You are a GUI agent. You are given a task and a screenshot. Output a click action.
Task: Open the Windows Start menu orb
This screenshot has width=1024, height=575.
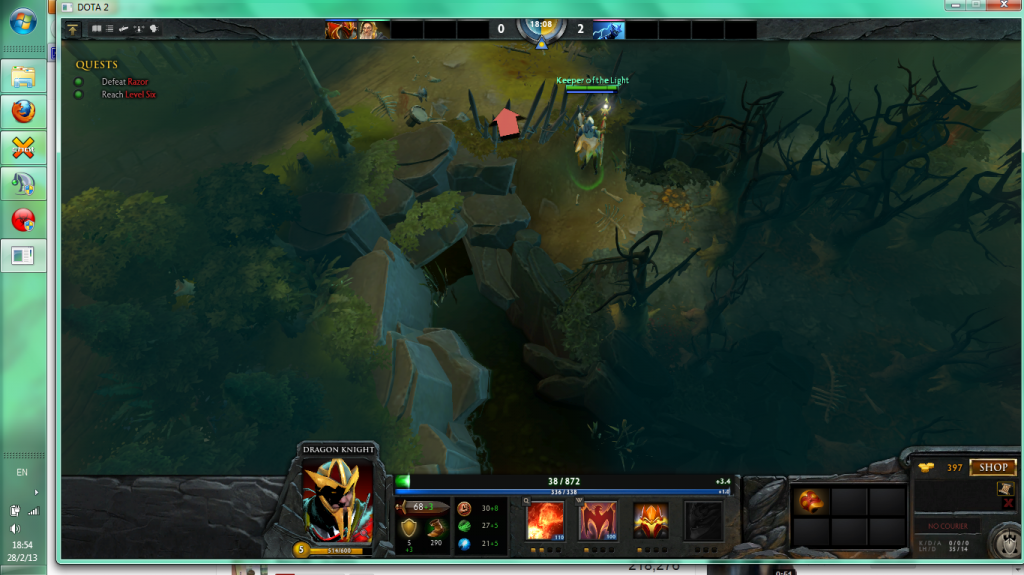[x=23, y=22]
